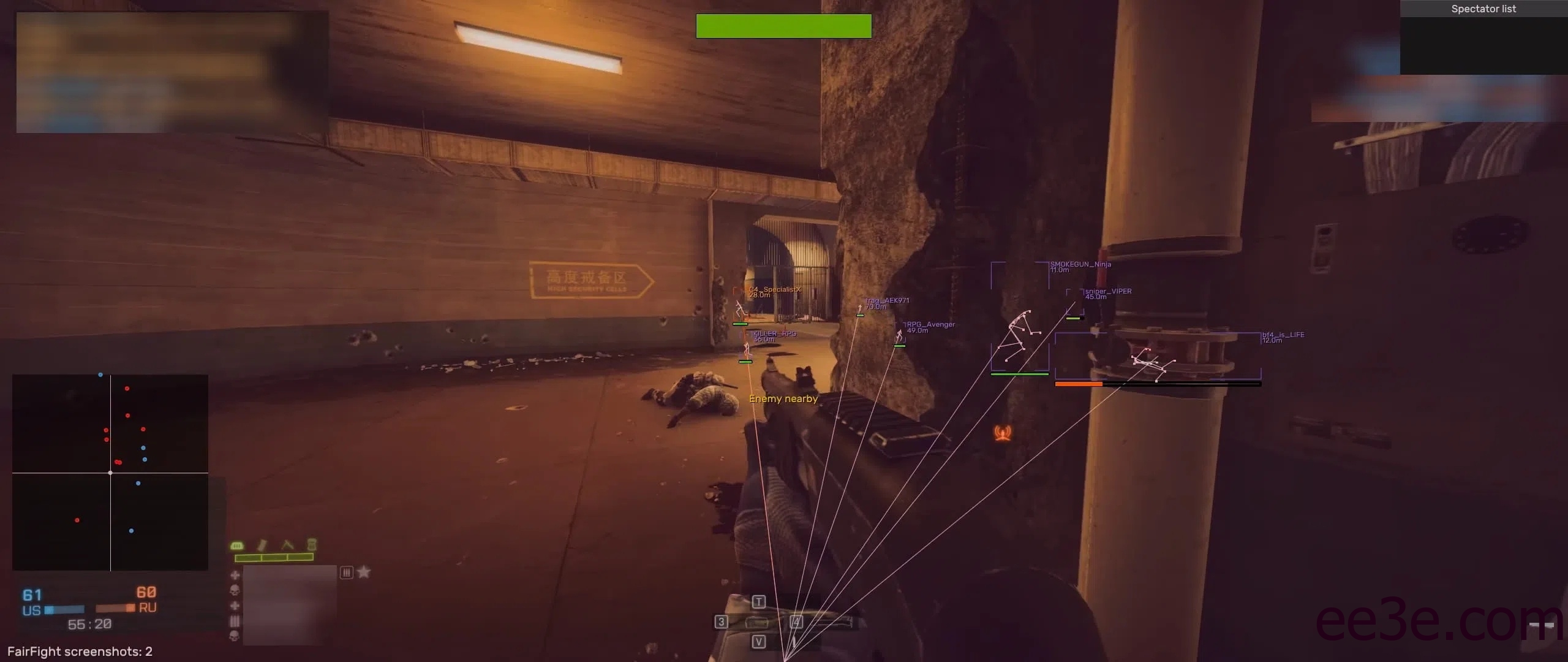Toggle the 3 weapon slot key prompt
1568x662 pixels.
click(722, 621)
